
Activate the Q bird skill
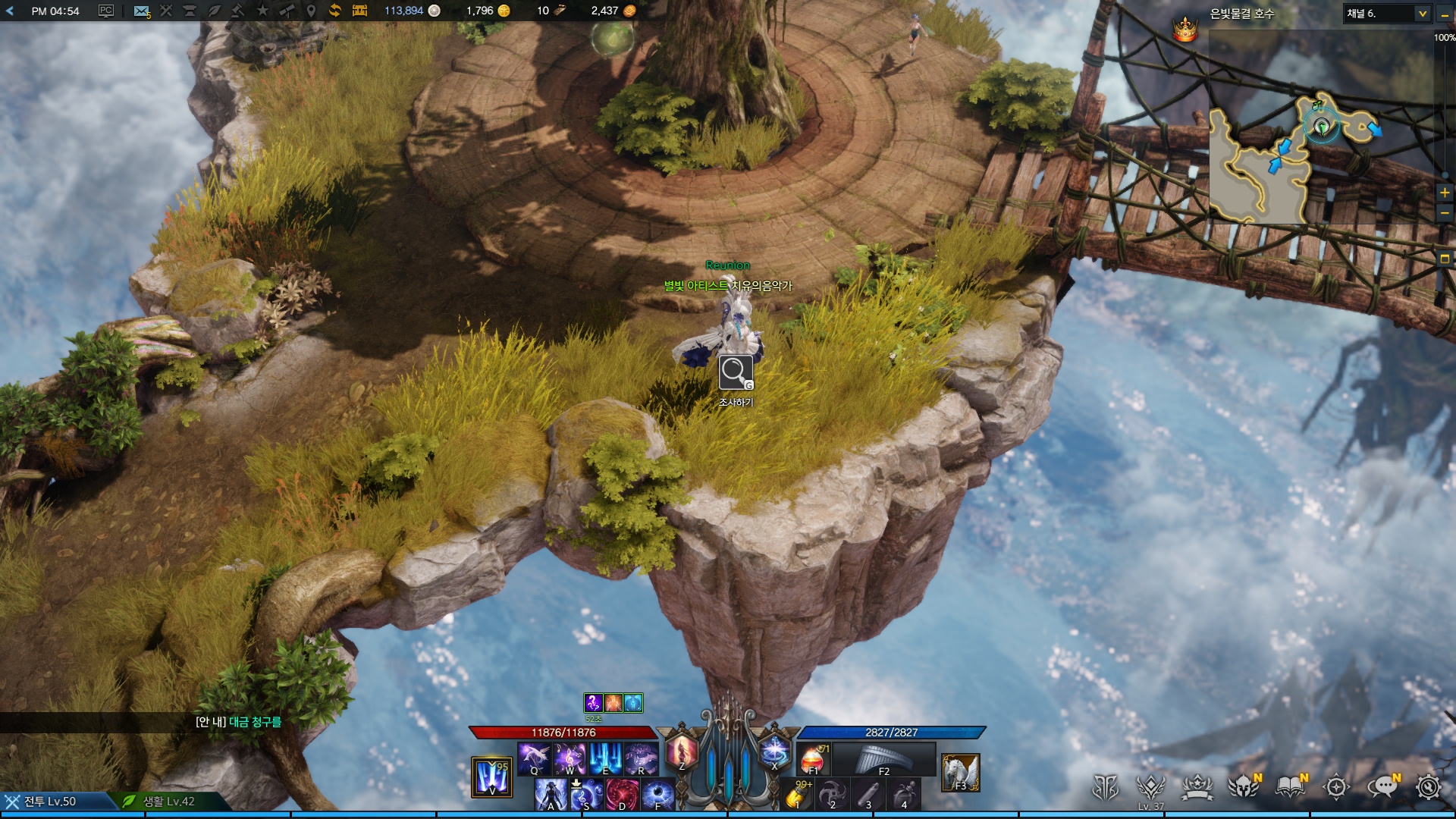tap(534, 758)
